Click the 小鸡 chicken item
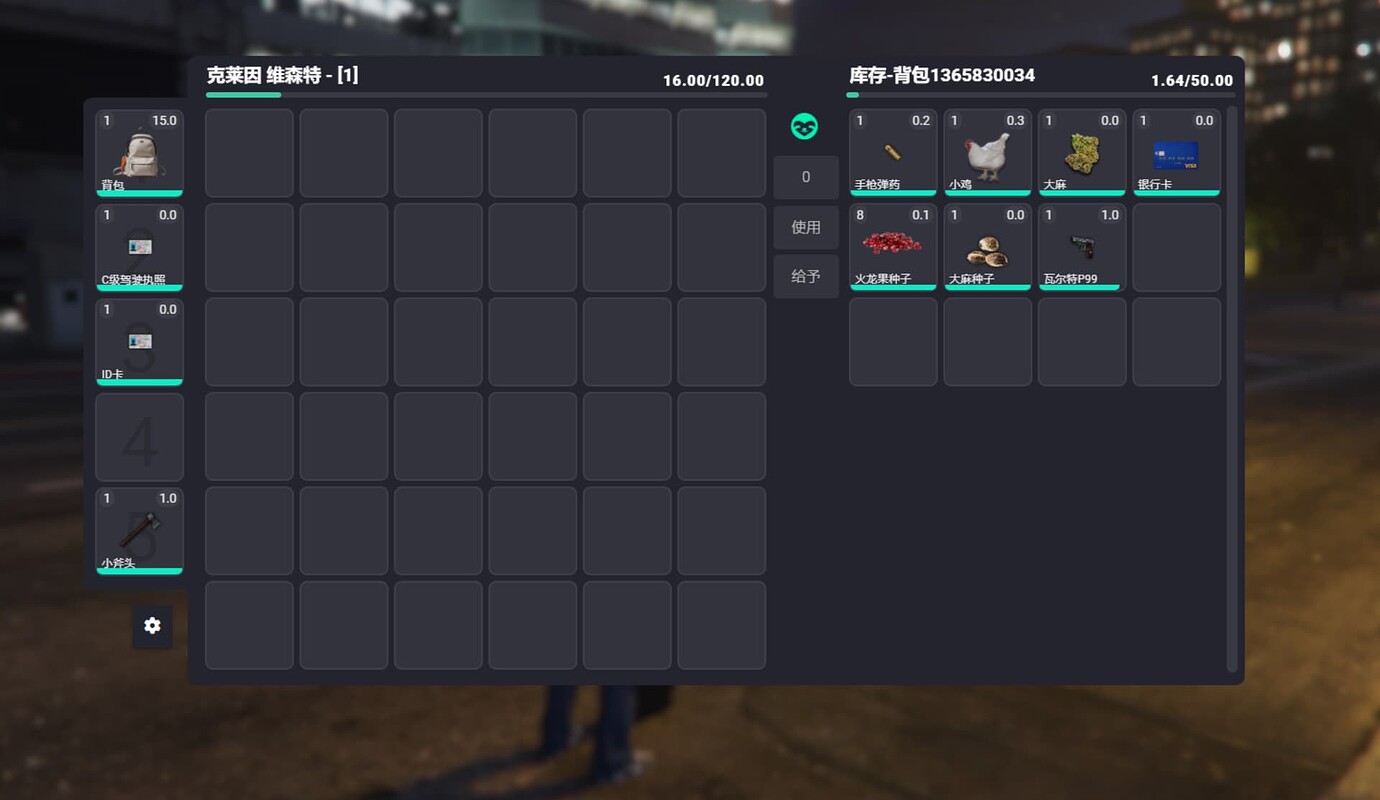Screen dimensions: 1380x800 (987, 152)
